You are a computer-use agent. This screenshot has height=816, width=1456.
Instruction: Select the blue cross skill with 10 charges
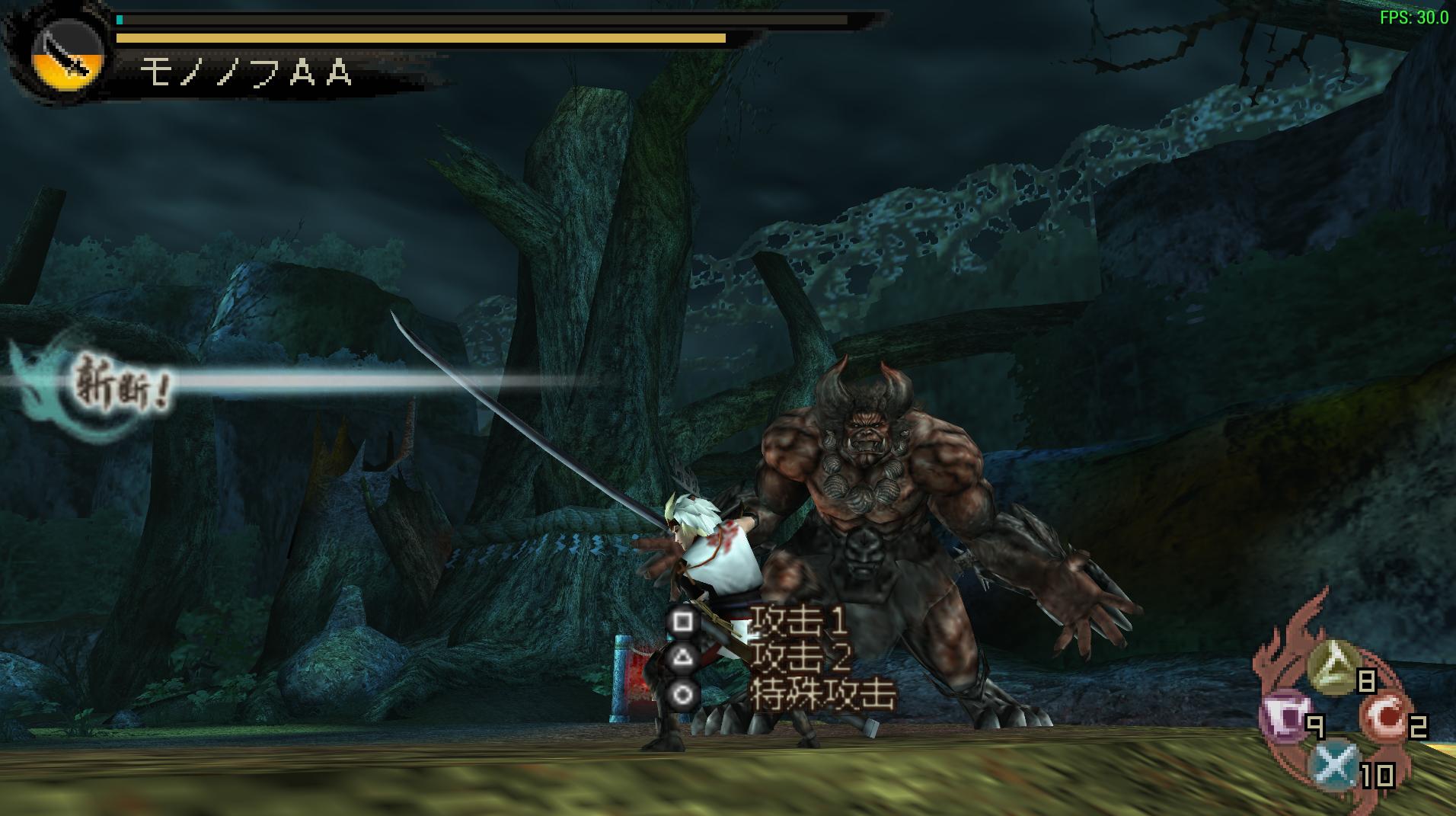click(x=1335, y=765)
